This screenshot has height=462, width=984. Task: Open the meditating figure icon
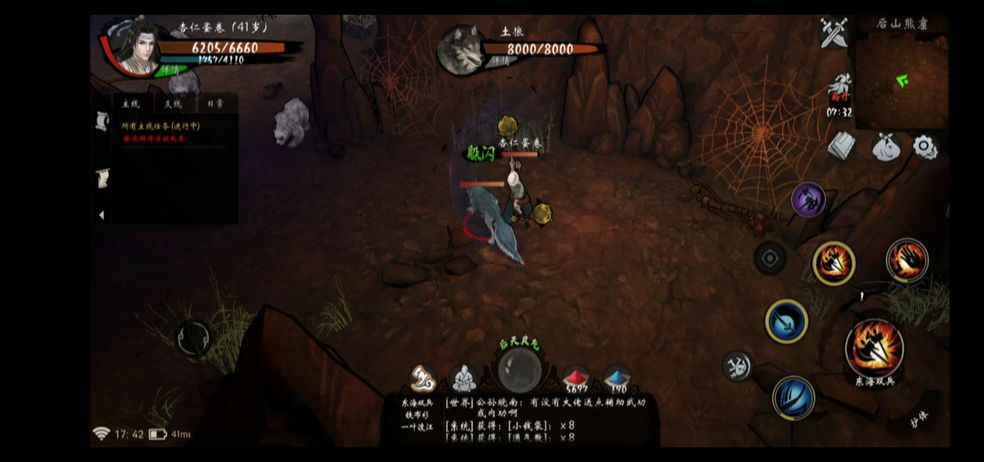click(x=462, y=378)
